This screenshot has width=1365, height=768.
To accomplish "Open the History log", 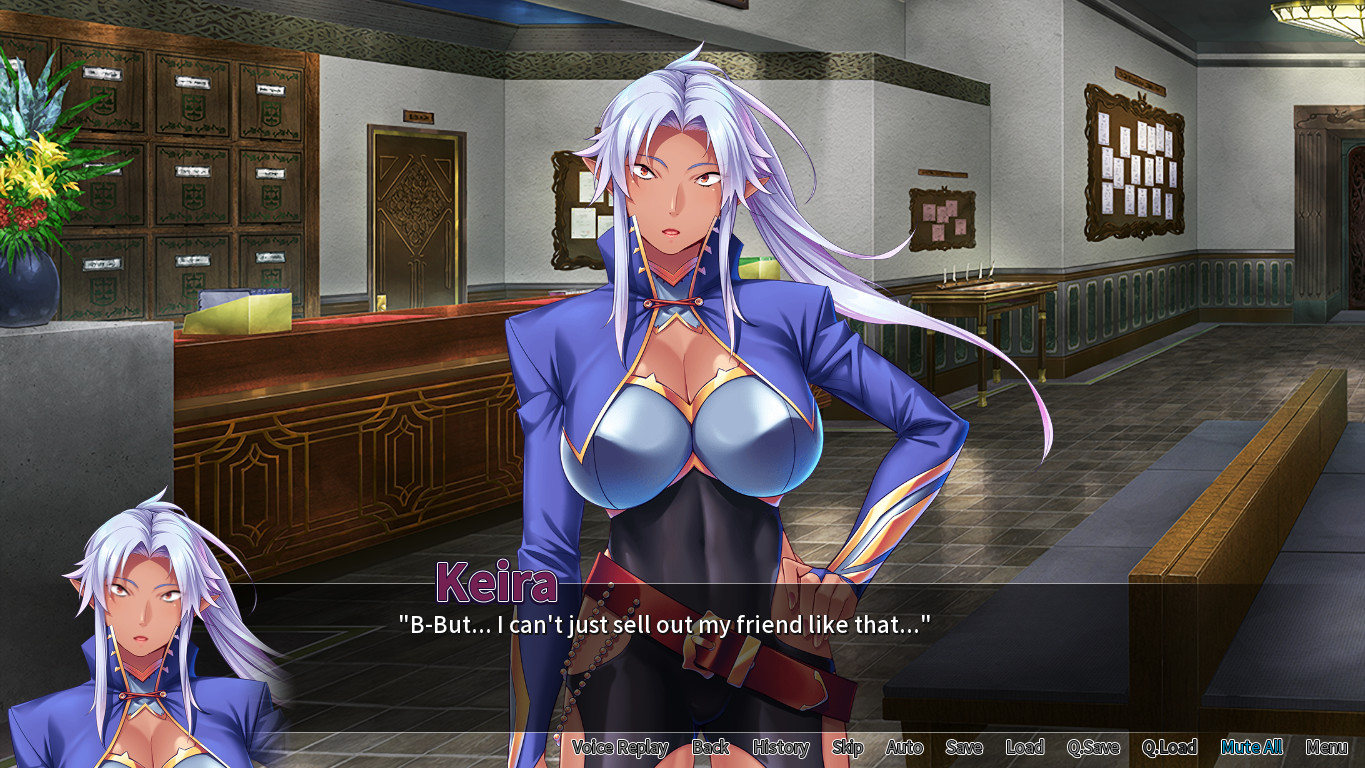I will [780, 747].
